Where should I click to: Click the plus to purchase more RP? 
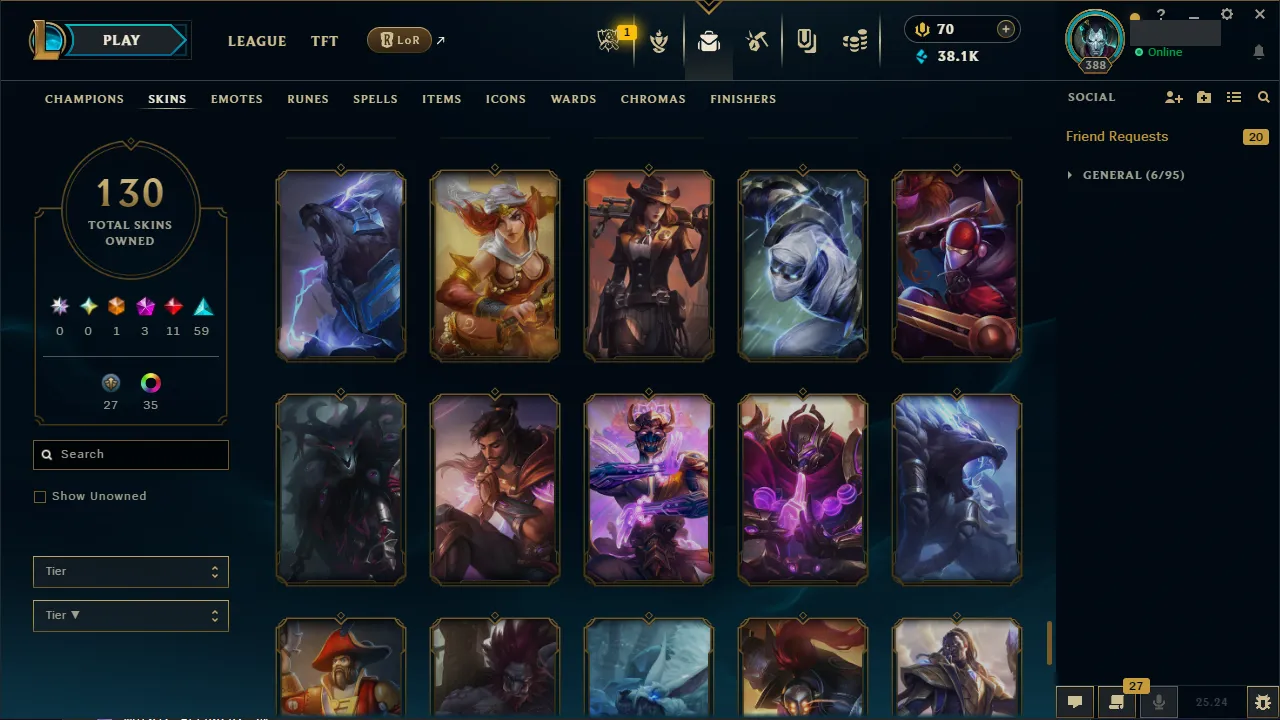(1005, 29)
